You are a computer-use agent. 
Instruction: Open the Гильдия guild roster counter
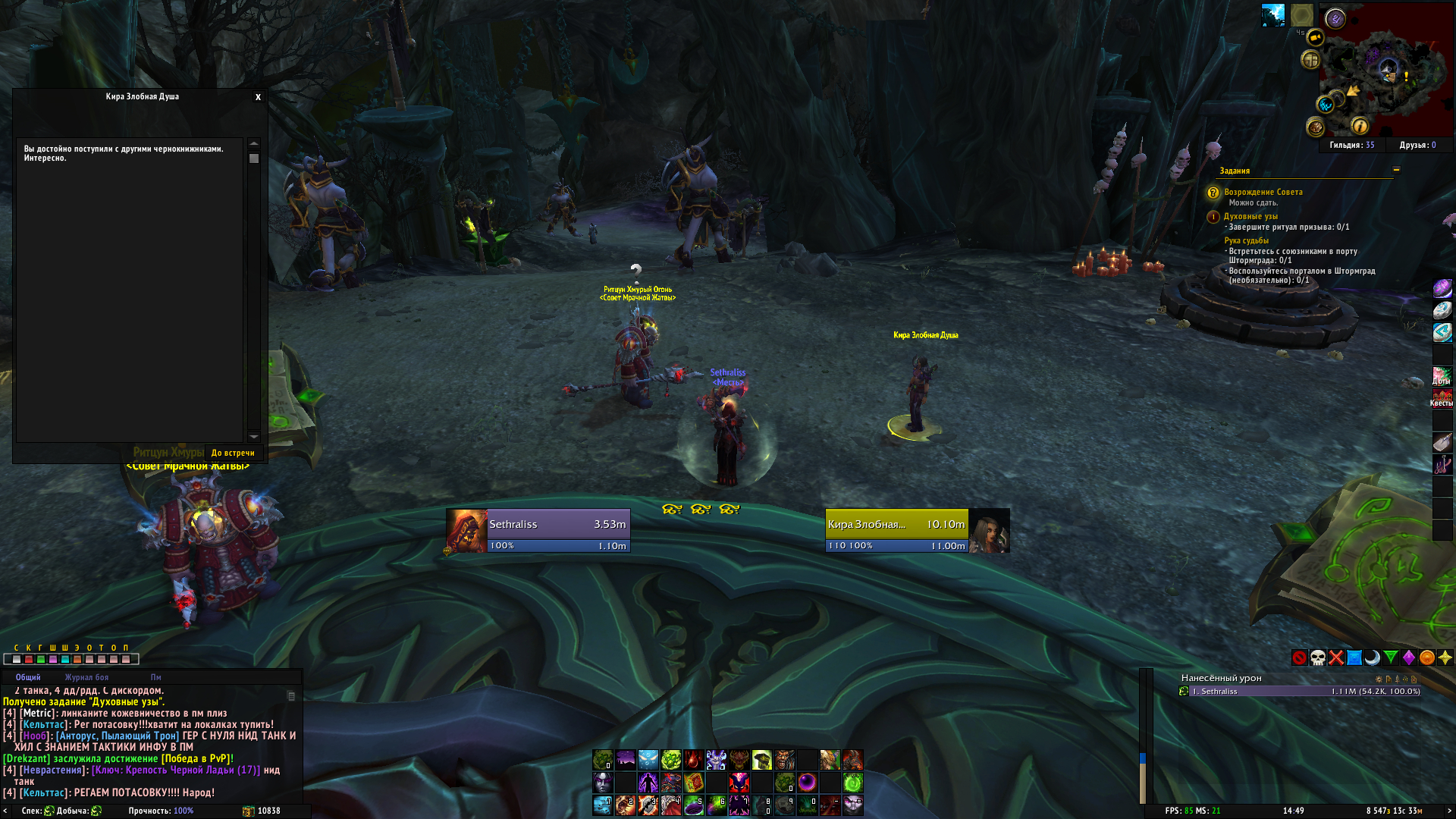1351,145
